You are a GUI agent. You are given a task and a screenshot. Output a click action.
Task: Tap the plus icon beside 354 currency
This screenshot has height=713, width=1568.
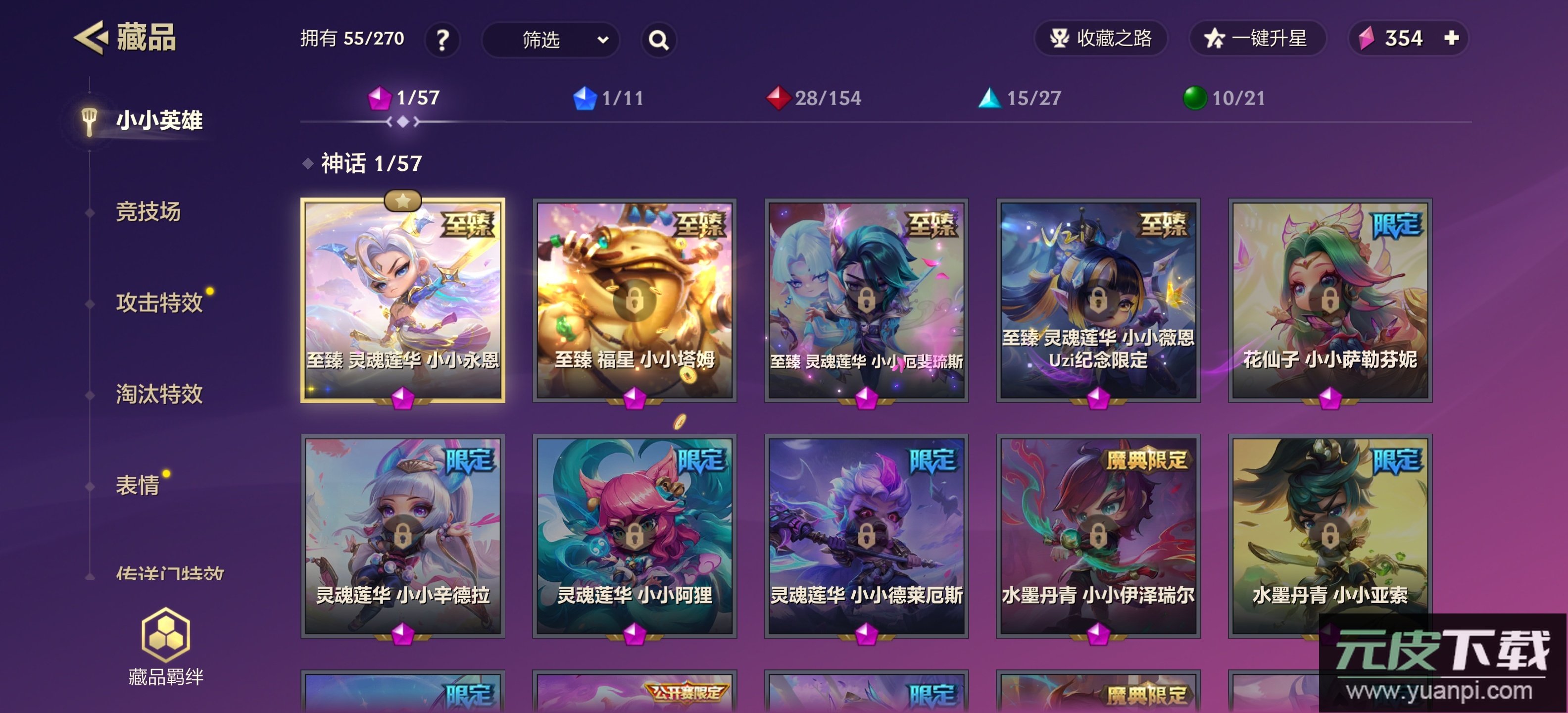coord(1454,38)
